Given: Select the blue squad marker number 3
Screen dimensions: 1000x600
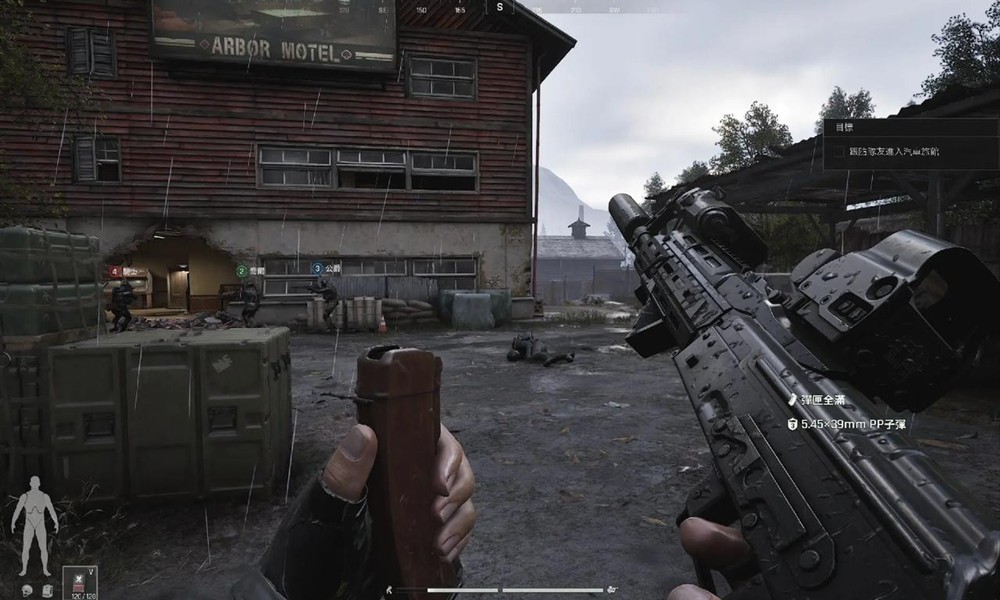Looking at the screenshot, I should pyautogui.click(x=317, y=268).
